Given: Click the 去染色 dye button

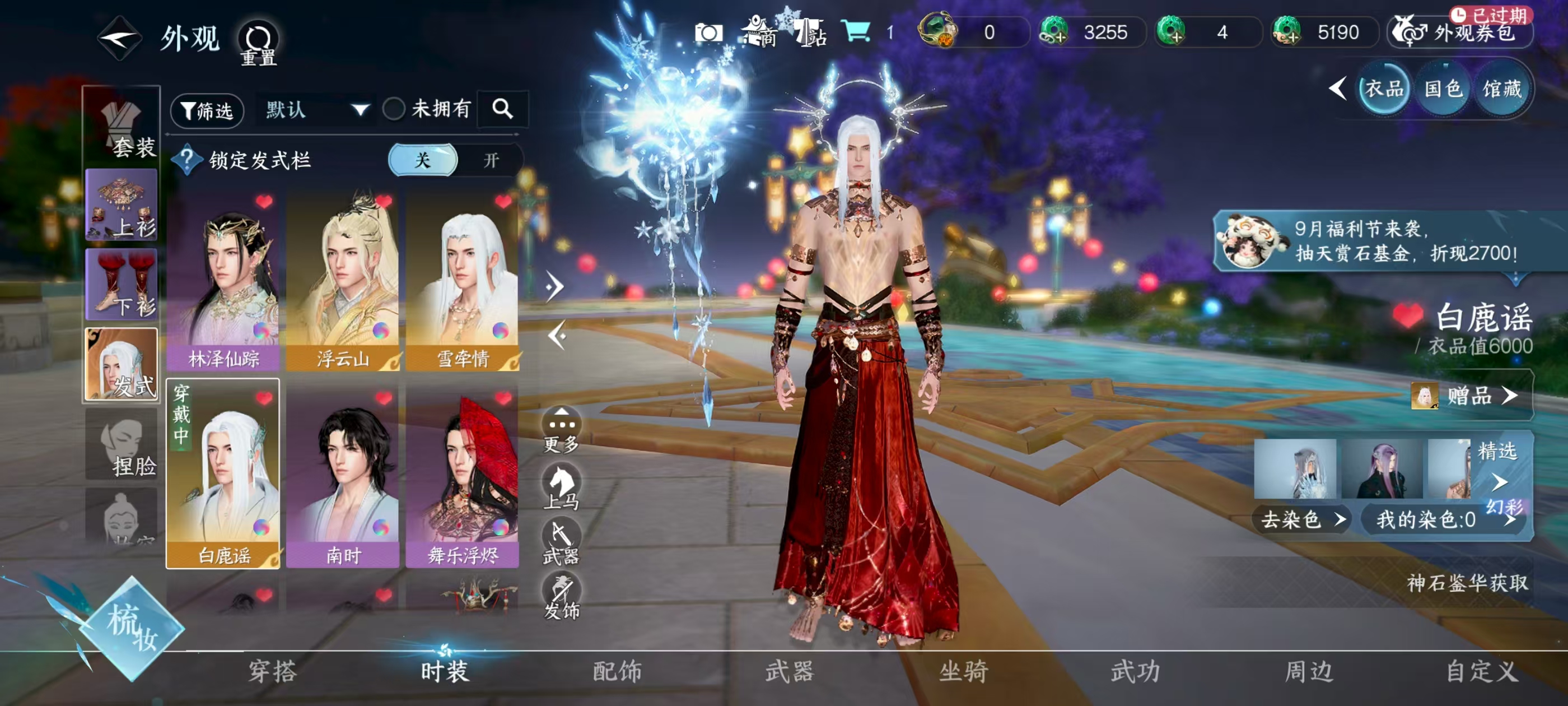Looking at the screenshot, I should tap(1301, 519).
